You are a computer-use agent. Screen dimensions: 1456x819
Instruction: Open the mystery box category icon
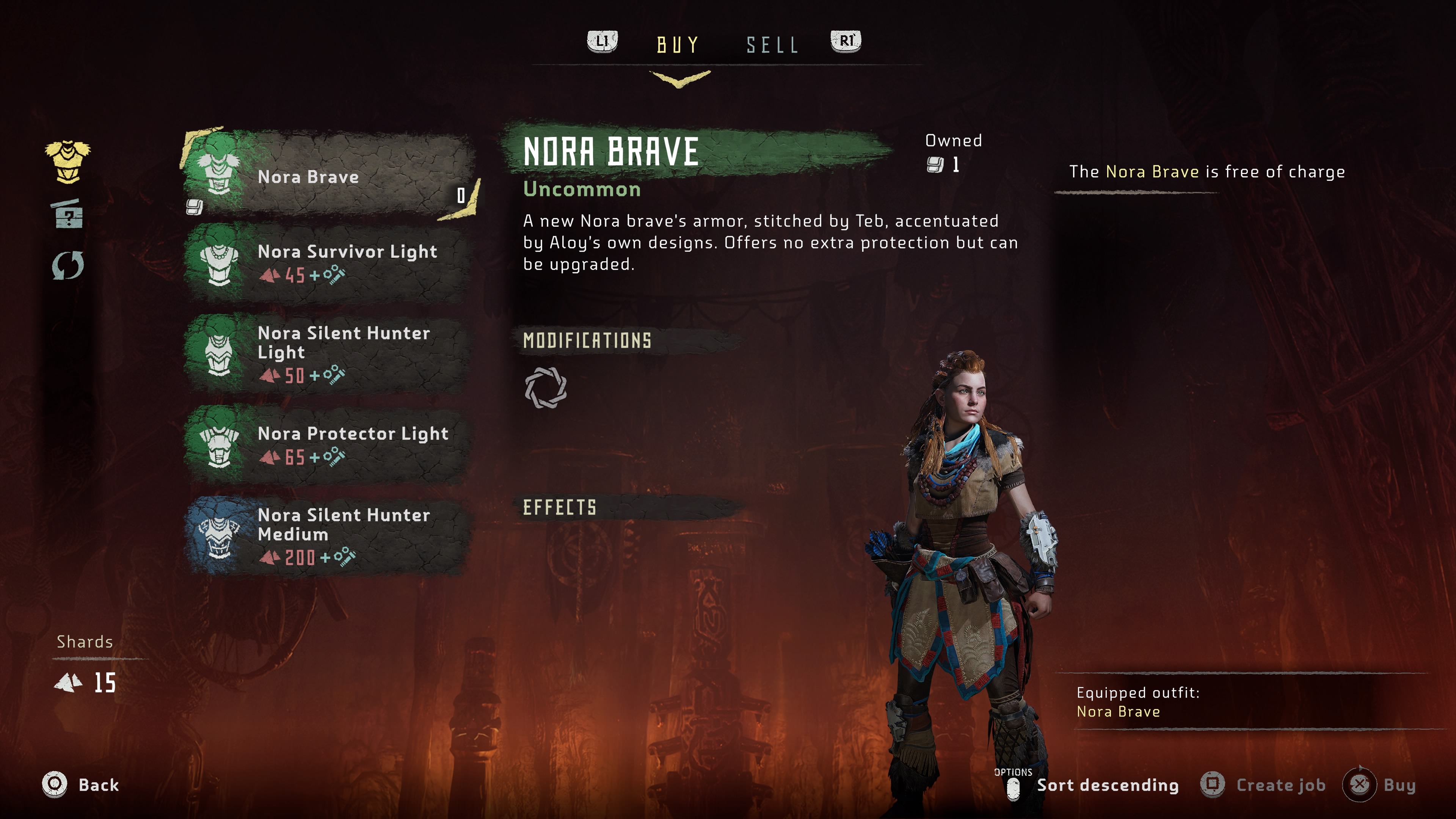[68, 213]
